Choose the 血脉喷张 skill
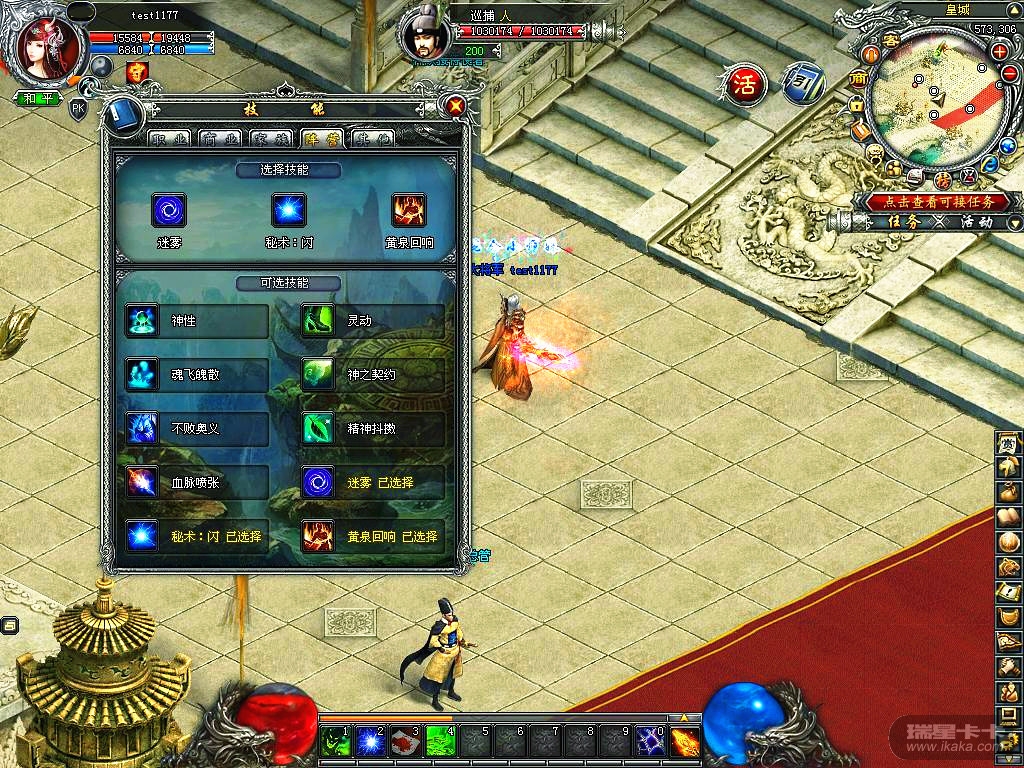 click(197, 483)
